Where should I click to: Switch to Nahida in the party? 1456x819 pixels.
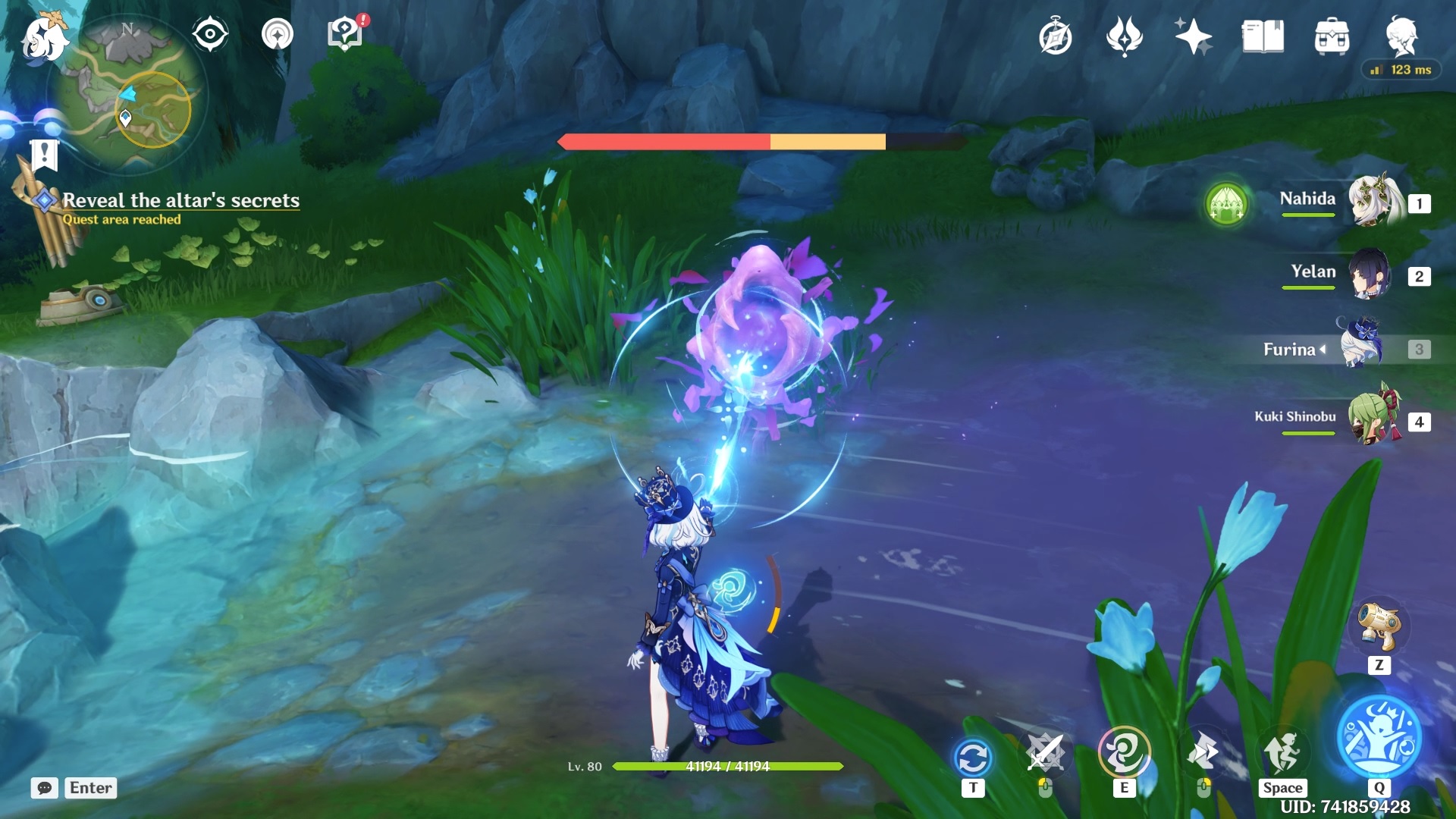(x=1373, y=202)
